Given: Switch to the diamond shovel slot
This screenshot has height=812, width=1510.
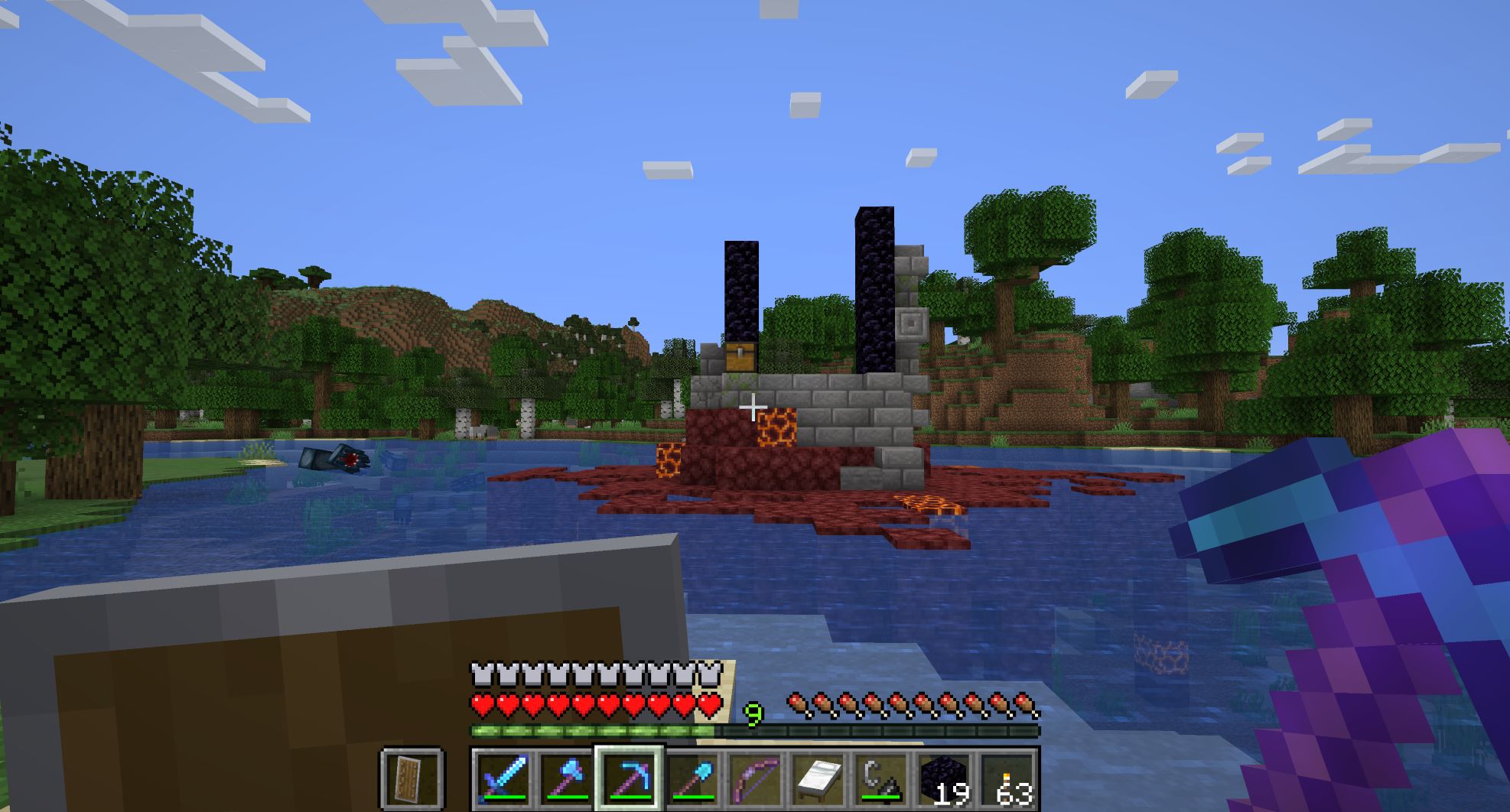Looking at the screenshot, I should click(692, 778).
